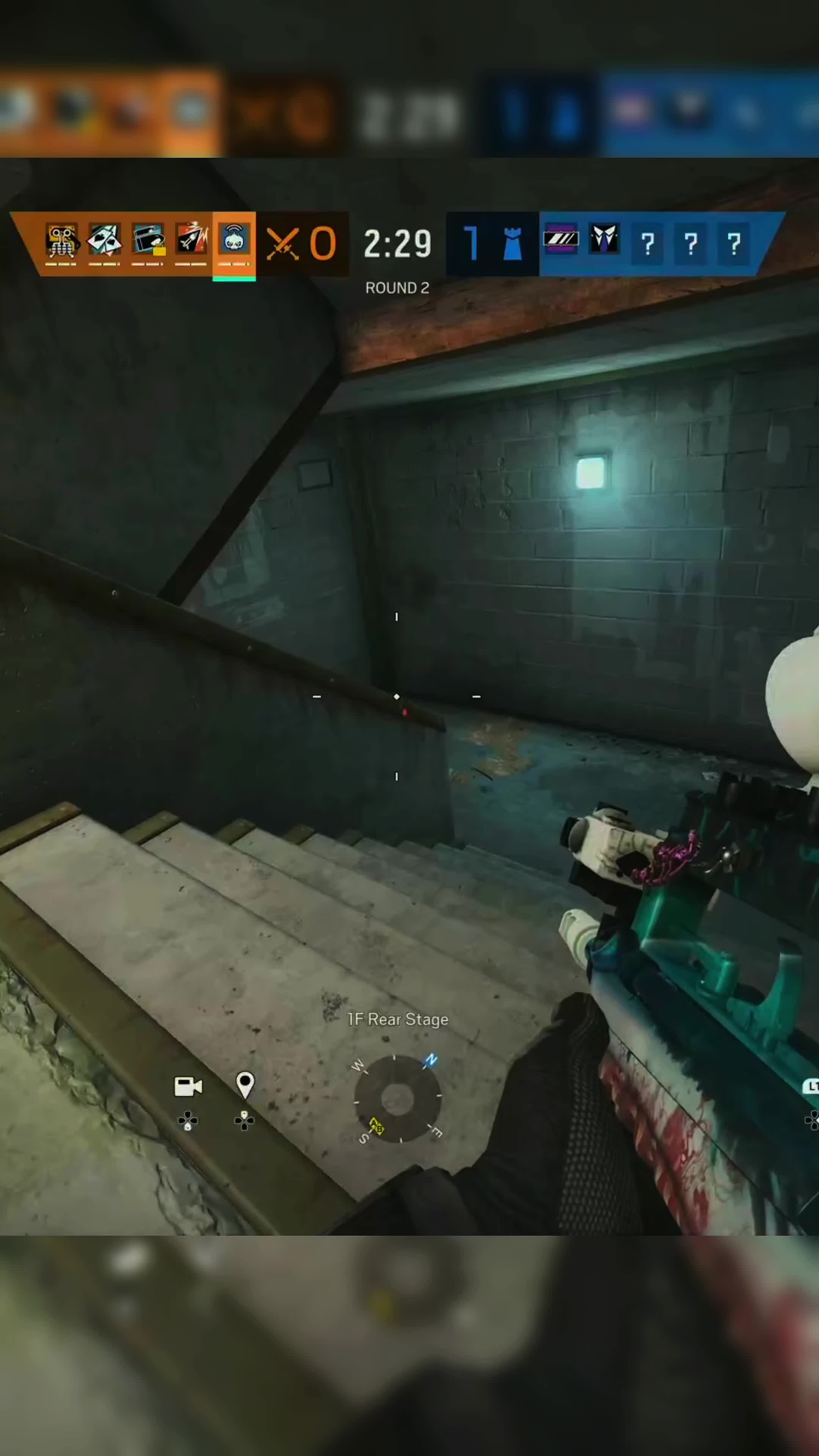
Task: Select the padlock device operator icon
Action: [148, 241]
